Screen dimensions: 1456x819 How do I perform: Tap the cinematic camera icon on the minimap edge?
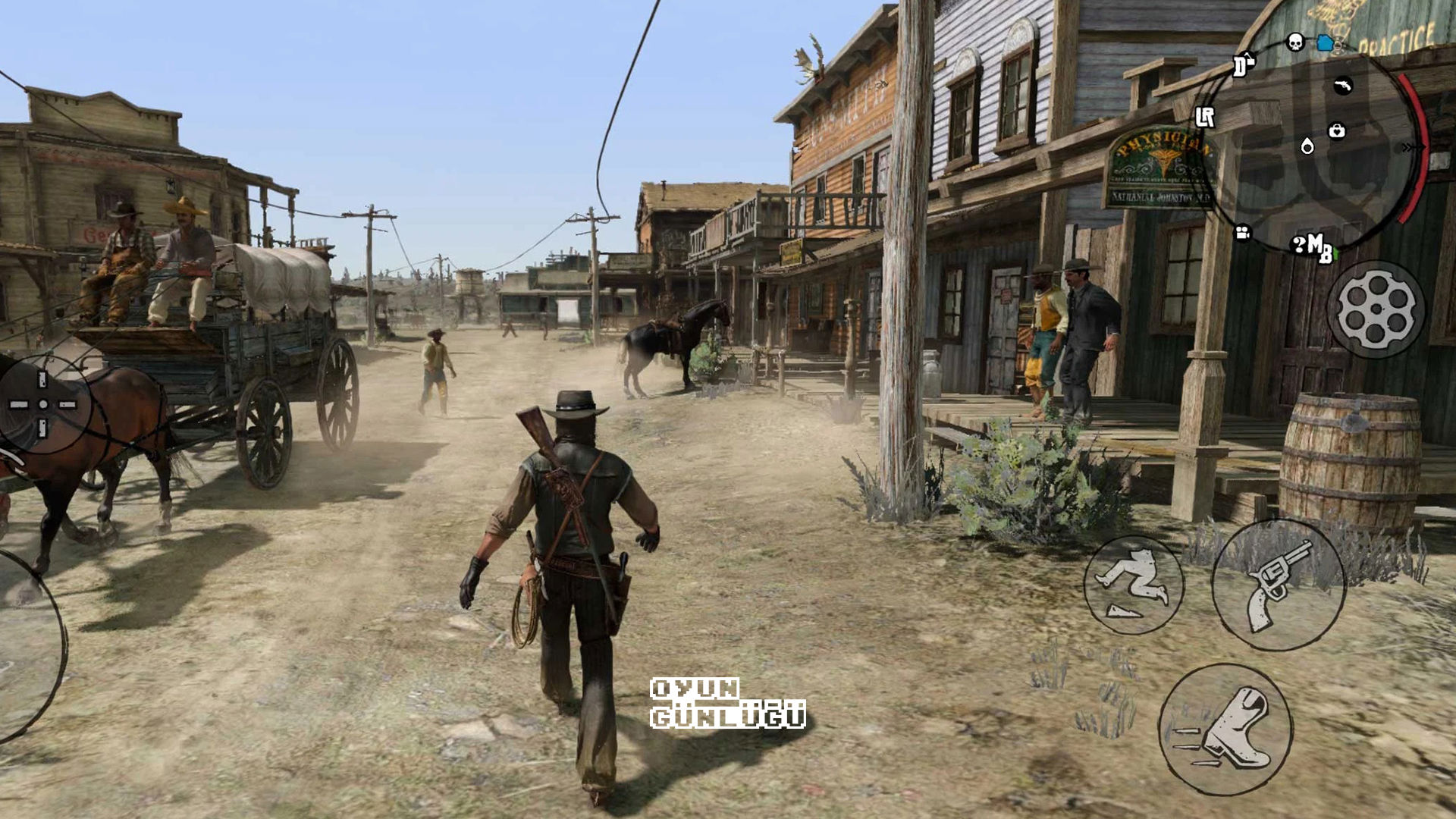point(1242,233)
